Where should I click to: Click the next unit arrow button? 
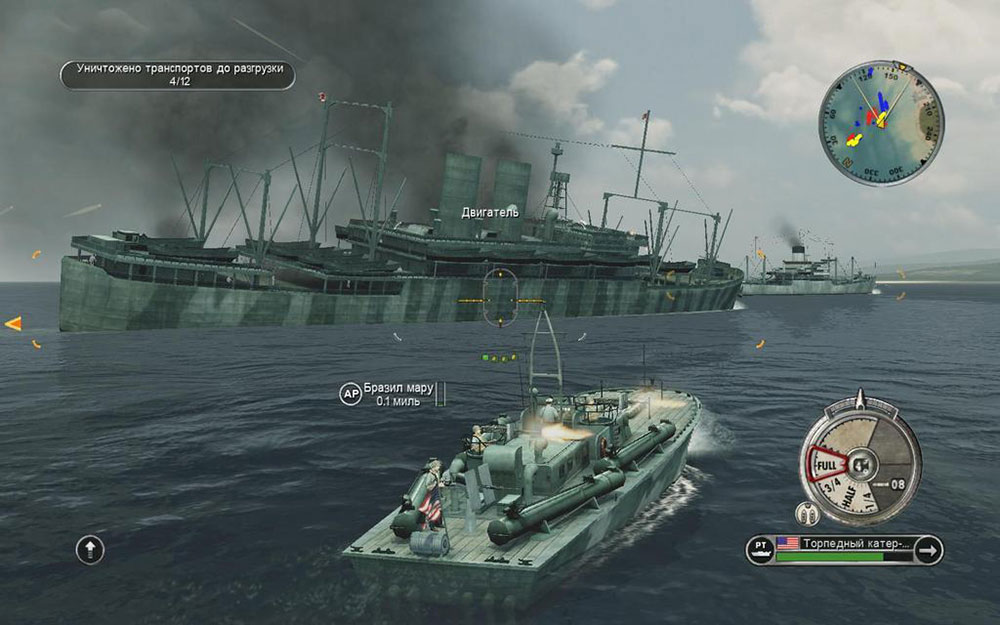(927, 549)
